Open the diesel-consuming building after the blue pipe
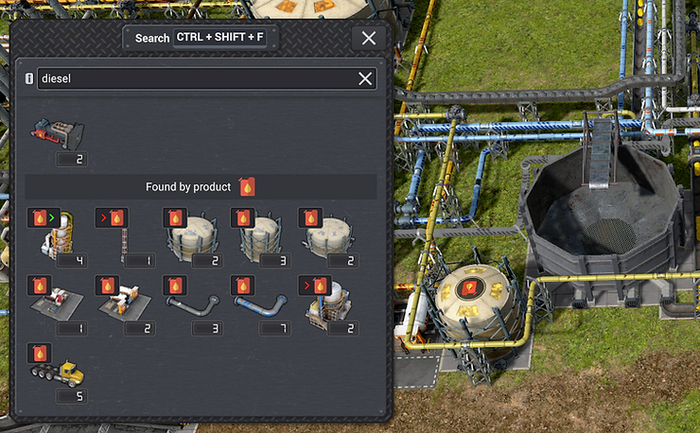The width and height of the screenshot is (700, 433). 325,304
